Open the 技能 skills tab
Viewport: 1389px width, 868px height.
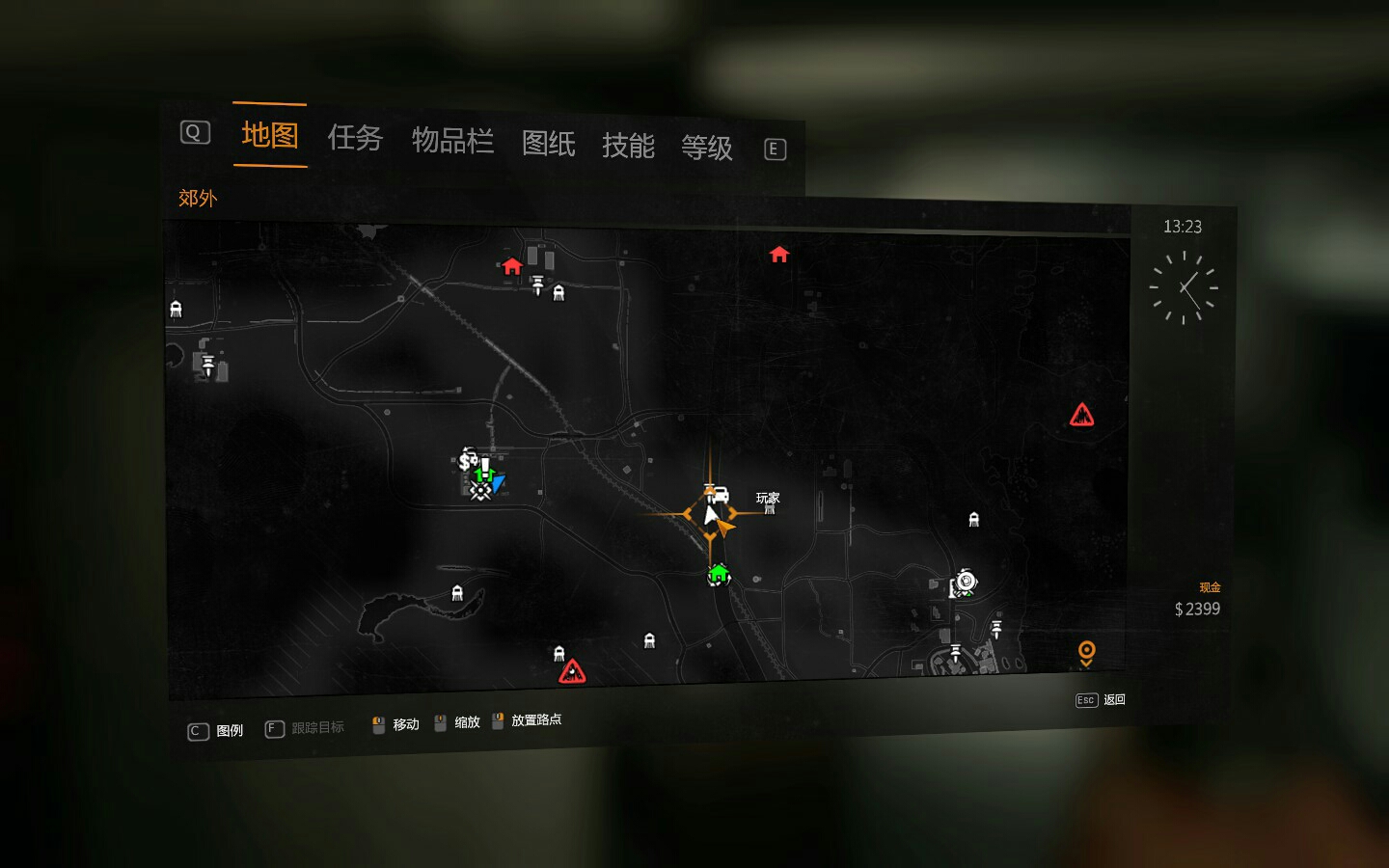pos(628,147)
